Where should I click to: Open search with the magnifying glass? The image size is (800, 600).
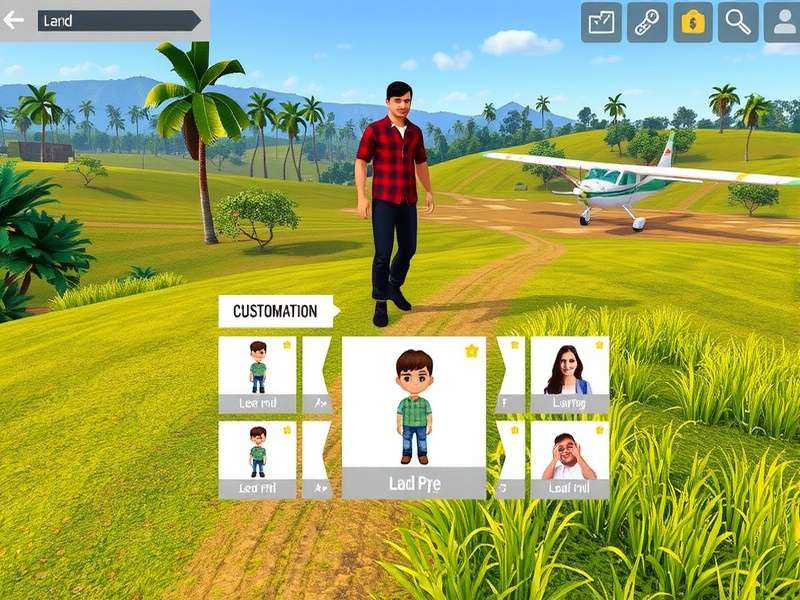tap(738, 22)
